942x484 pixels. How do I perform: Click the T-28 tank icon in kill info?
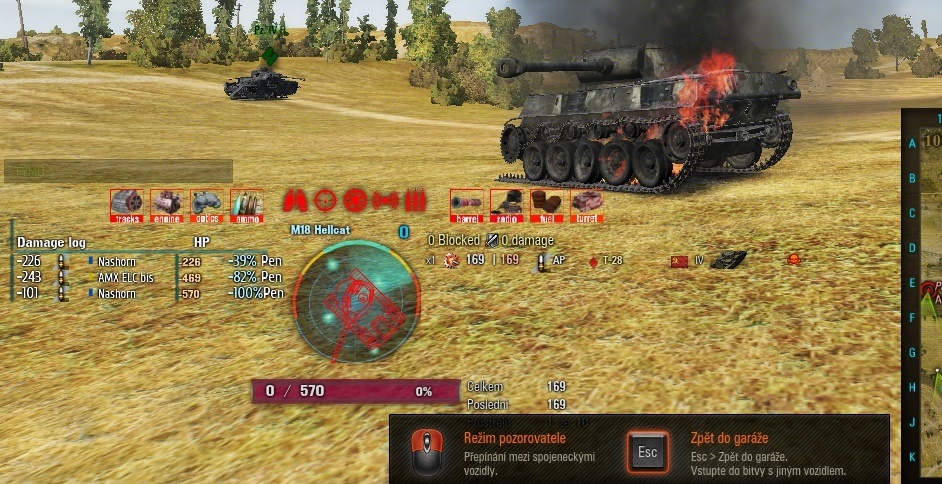pyautogui.click(x=728, y=260)
